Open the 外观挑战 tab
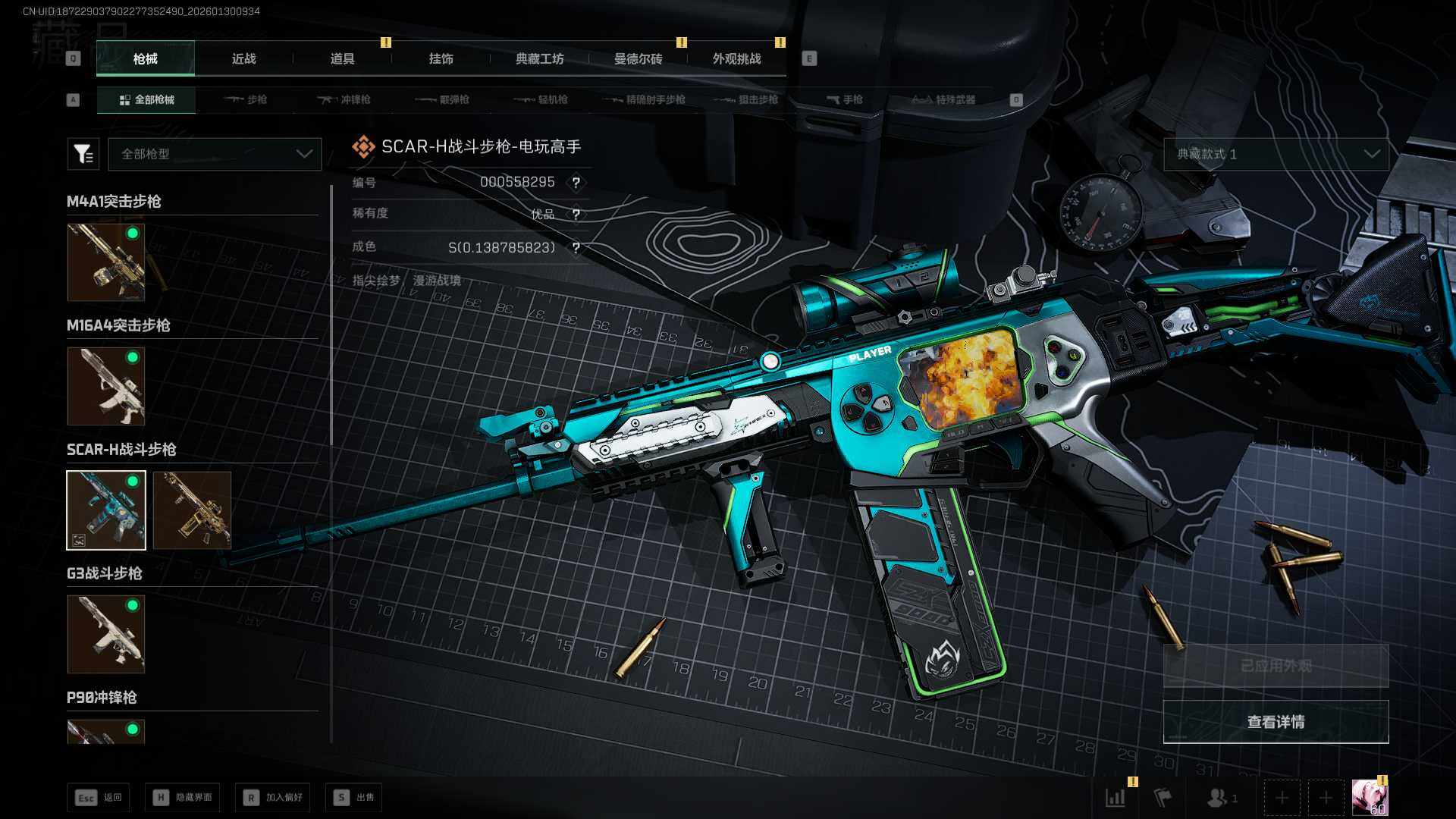Viewport: 1456px width, 819px height. 736,58
